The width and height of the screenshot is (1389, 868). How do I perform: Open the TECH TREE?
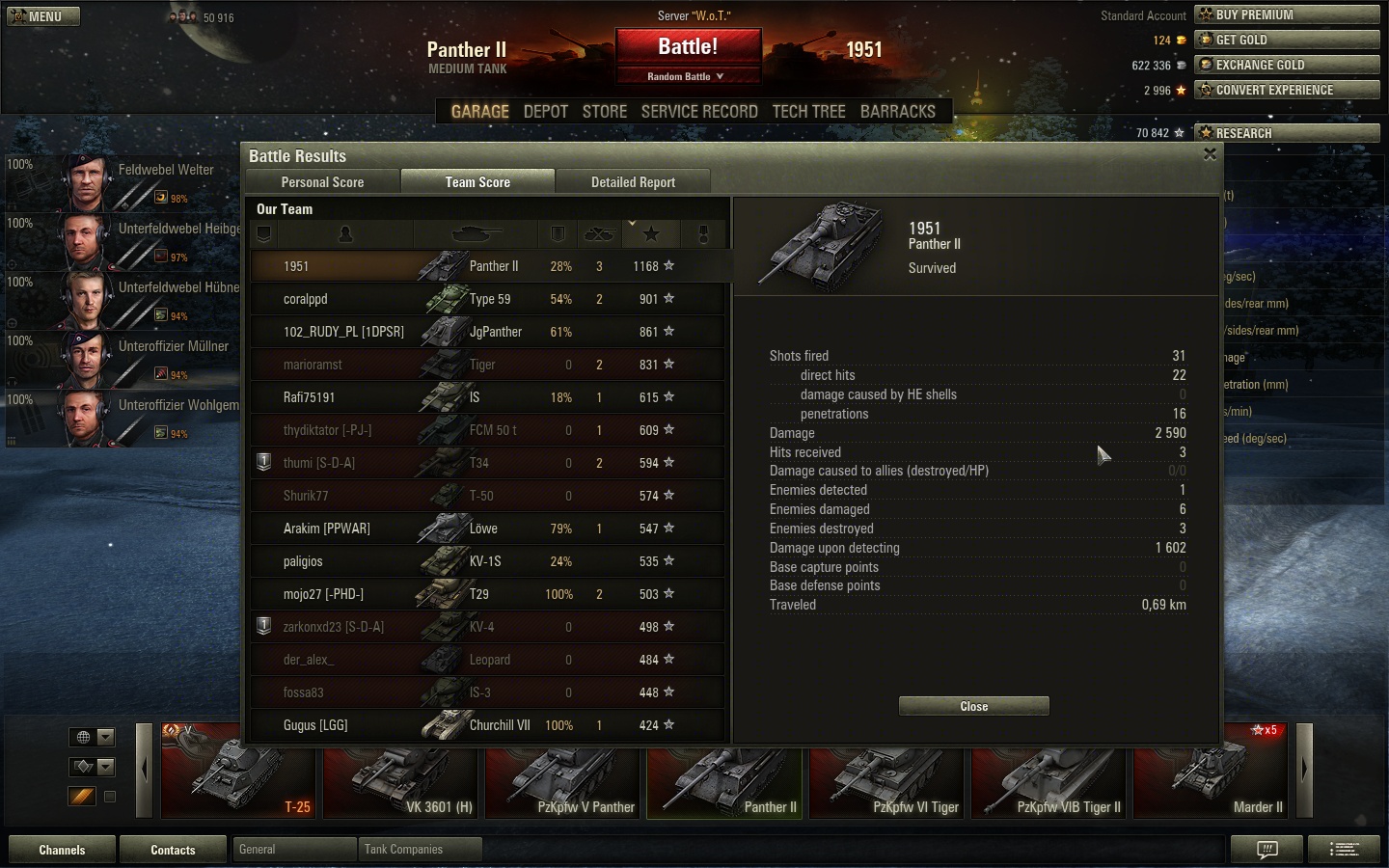[808, 112]
